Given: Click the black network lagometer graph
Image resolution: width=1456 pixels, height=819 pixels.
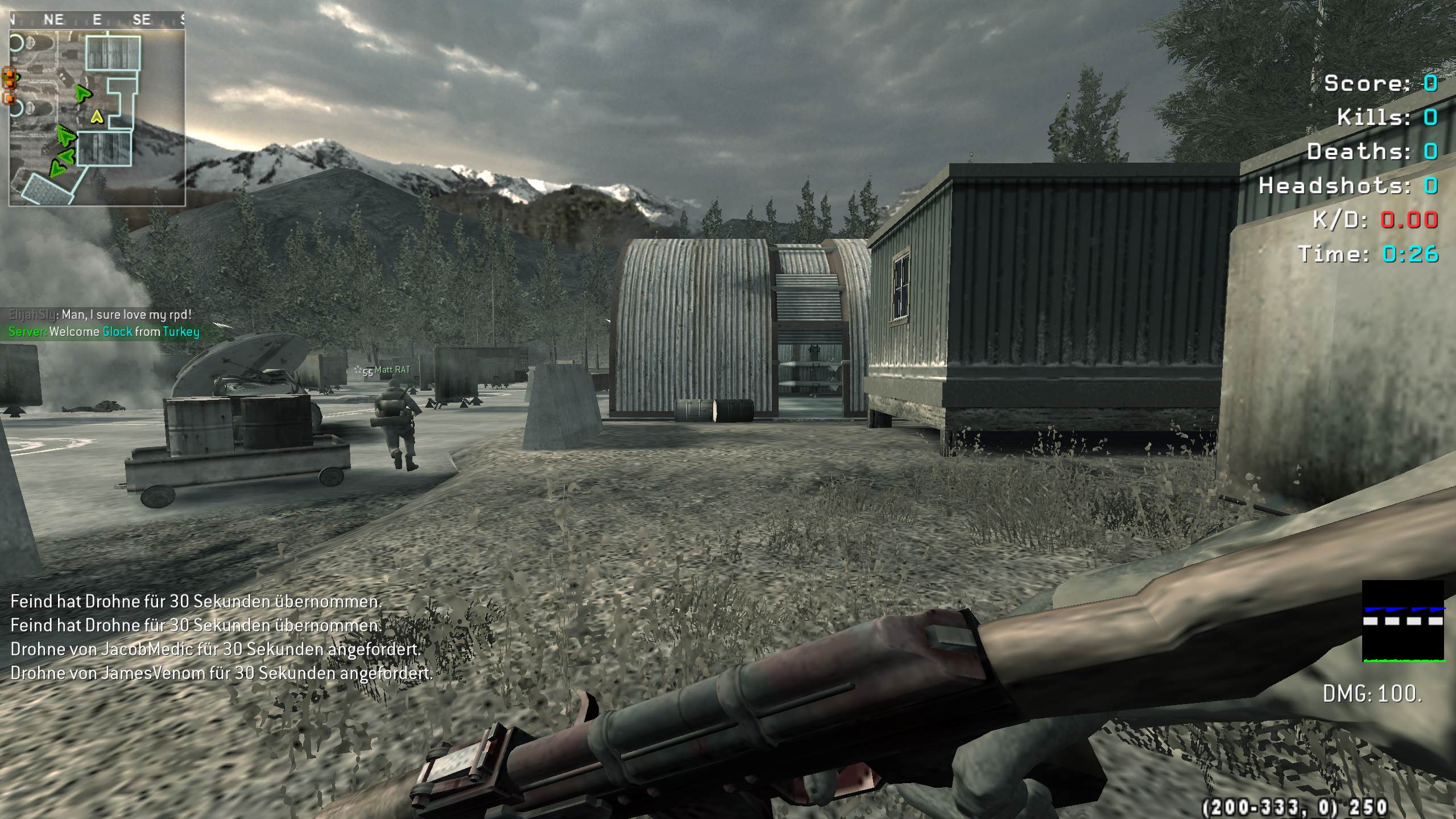Looking at the screenshot, I should 1403,621.
